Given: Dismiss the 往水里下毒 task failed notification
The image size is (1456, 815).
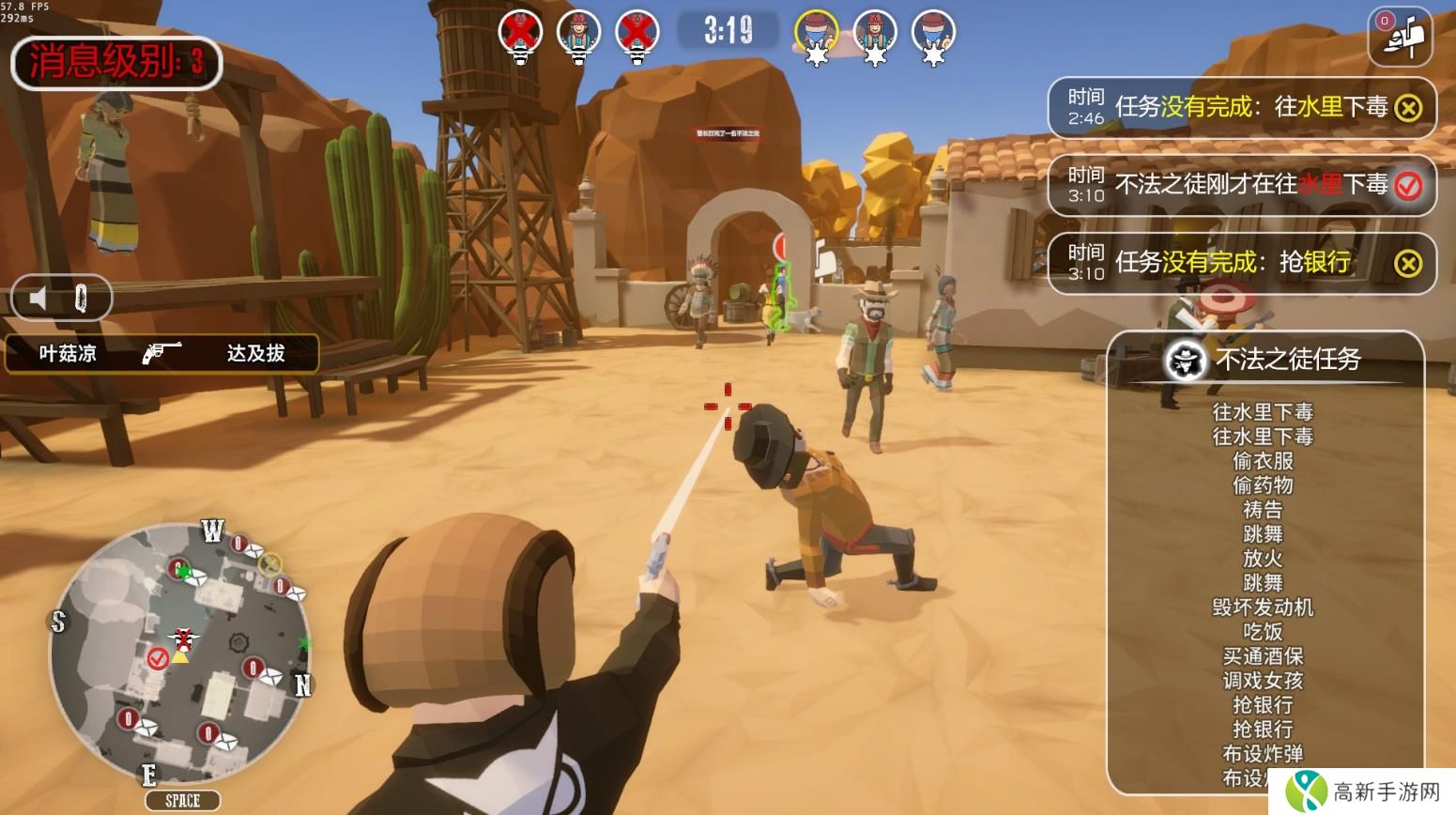Looking at the screenshot, I should tap(1407, 108).
